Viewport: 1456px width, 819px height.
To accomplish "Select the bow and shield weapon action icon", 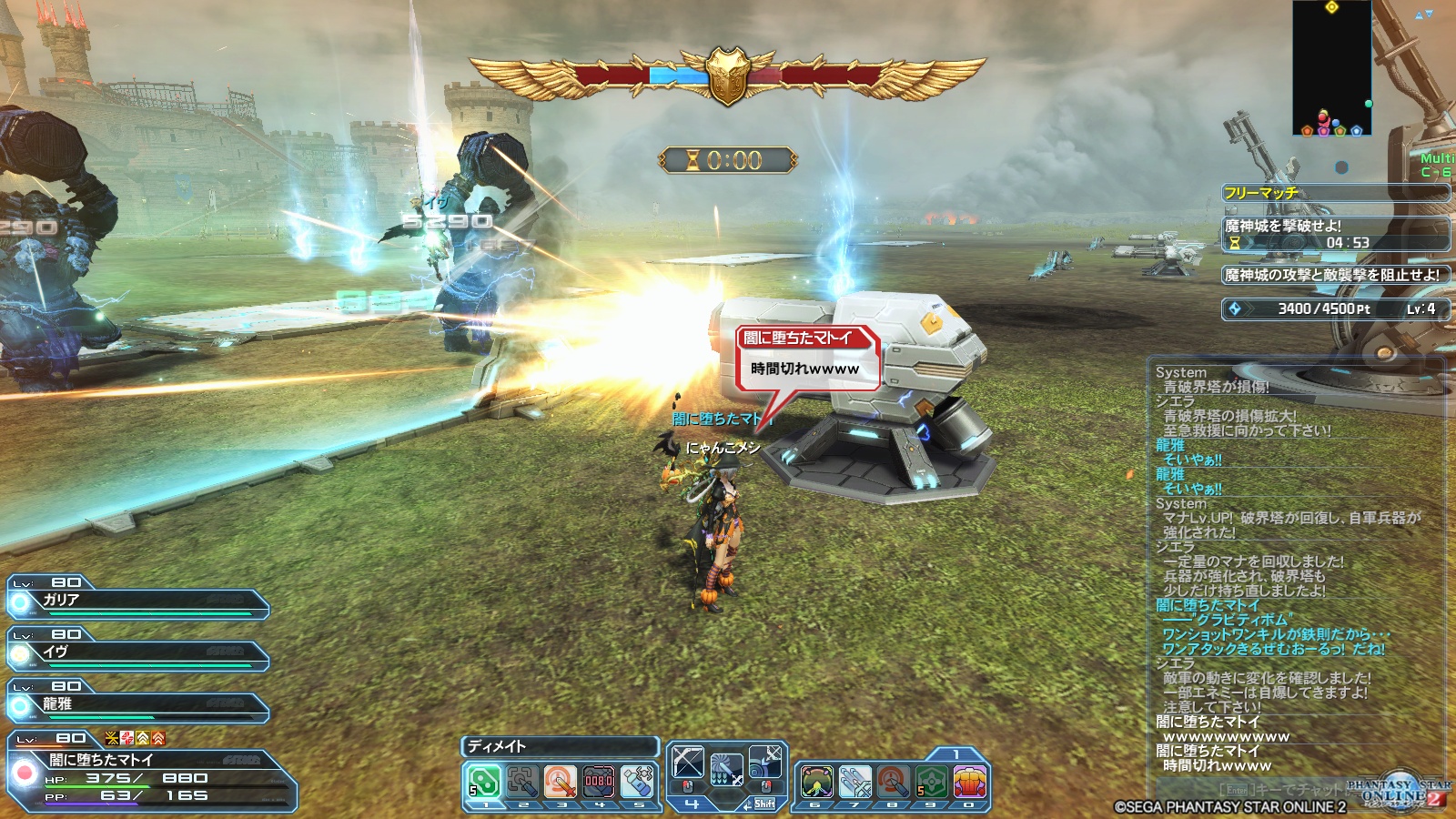I will [766, 763].
